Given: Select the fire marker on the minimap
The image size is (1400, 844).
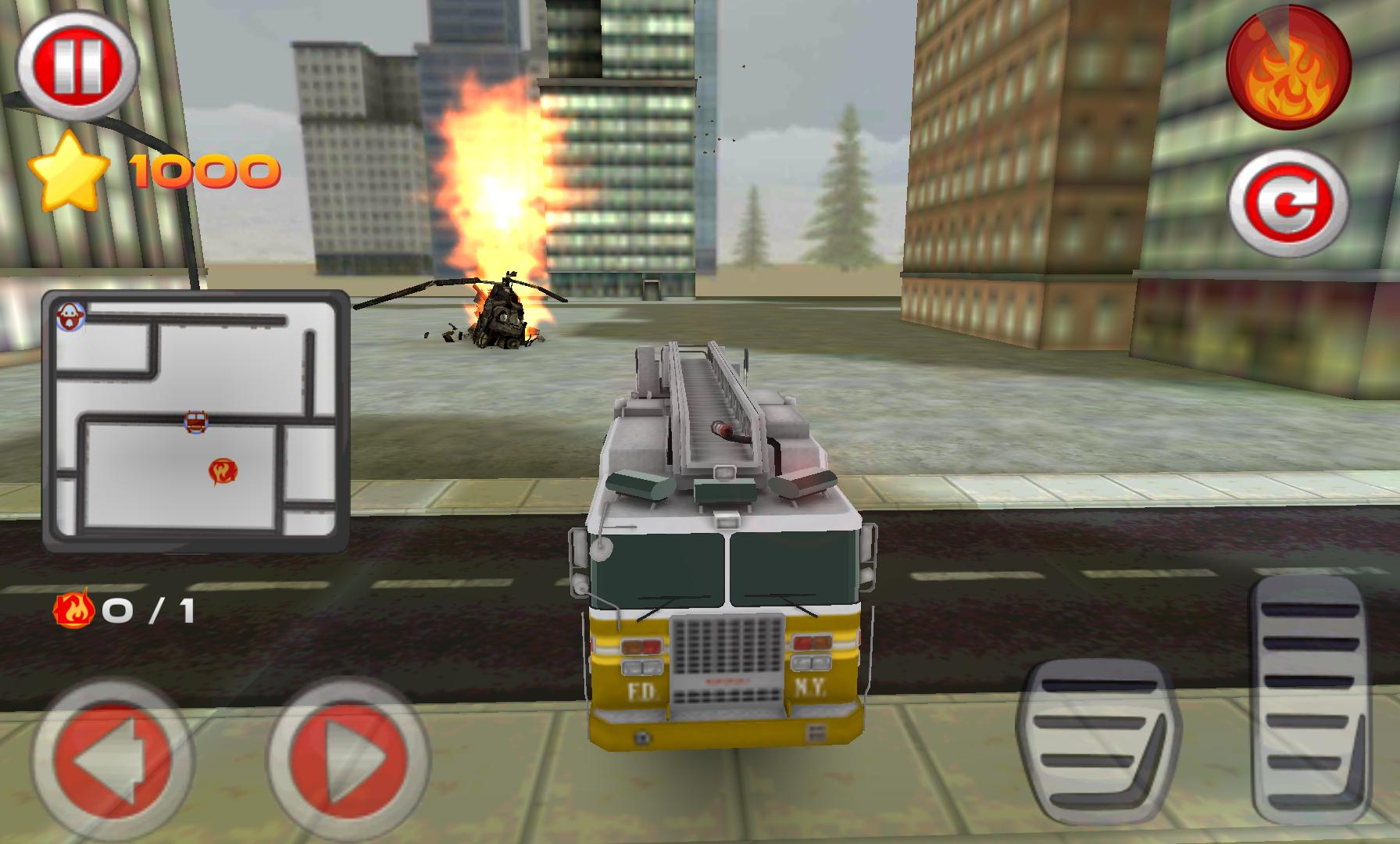Looking at the screenshot, I should point(224,470).
